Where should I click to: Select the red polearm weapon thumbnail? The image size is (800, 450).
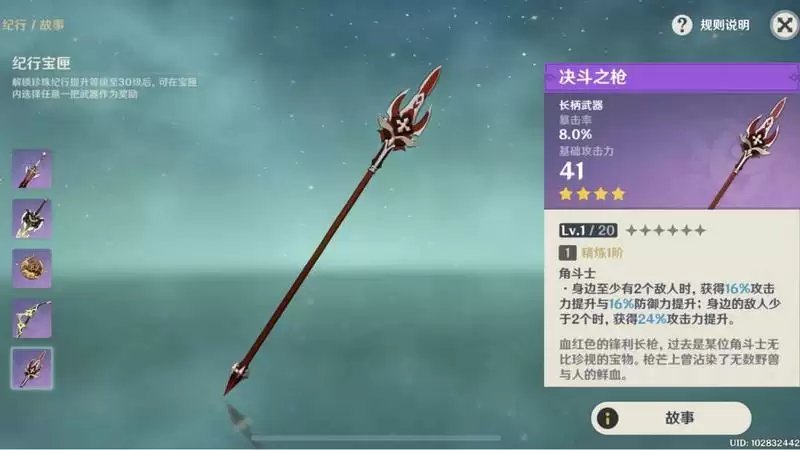[x=32, y=368]
